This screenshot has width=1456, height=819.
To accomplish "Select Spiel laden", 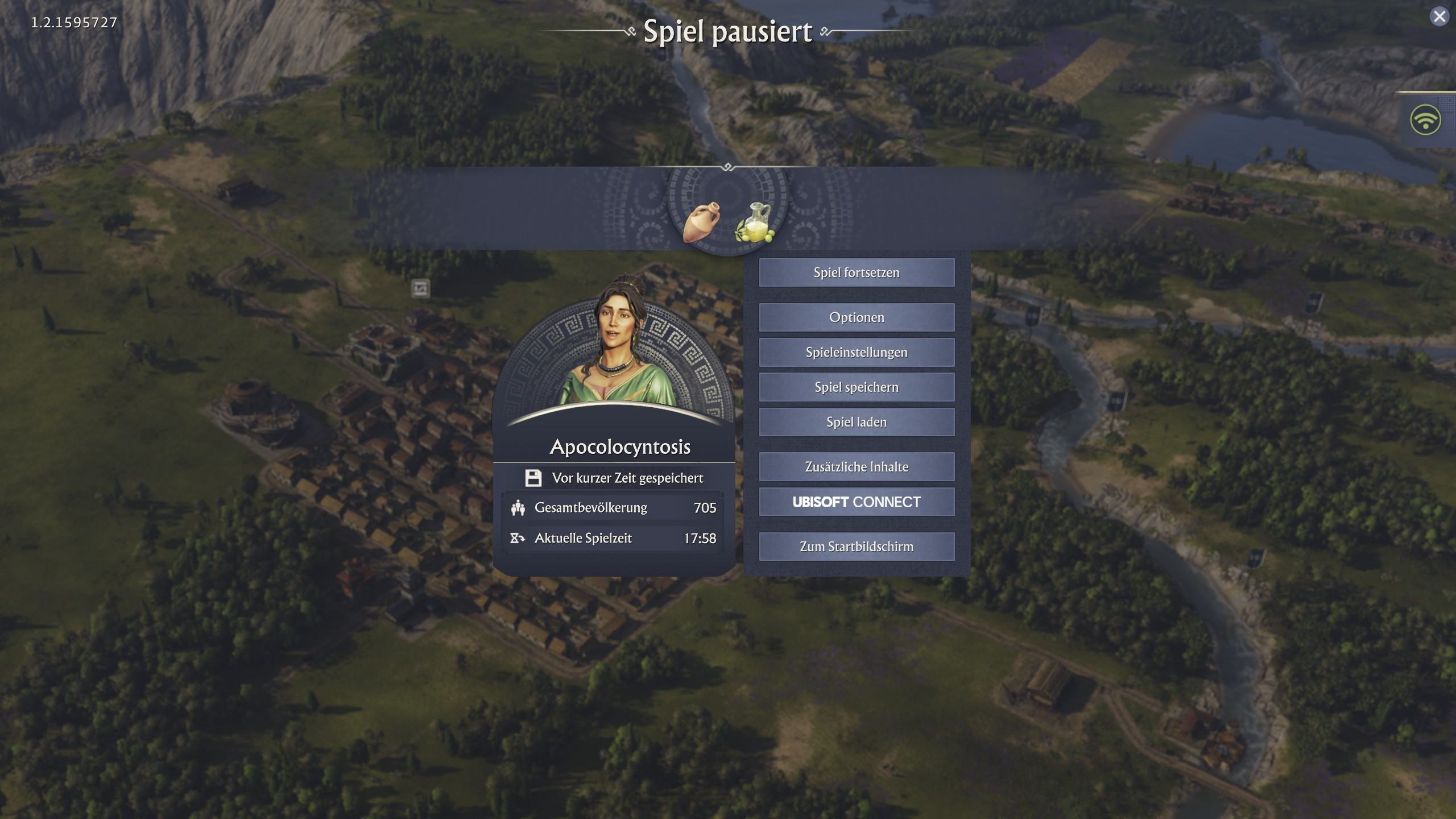I will click(857, 422).
